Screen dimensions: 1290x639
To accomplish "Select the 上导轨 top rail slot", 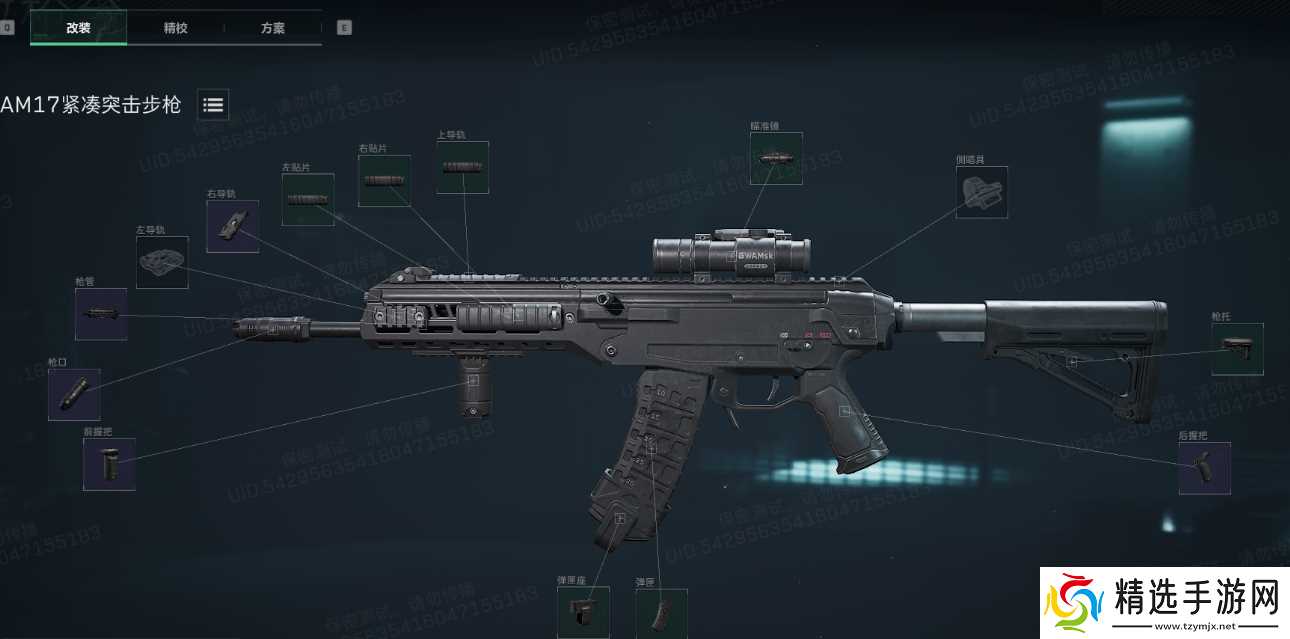I will 462,167.
